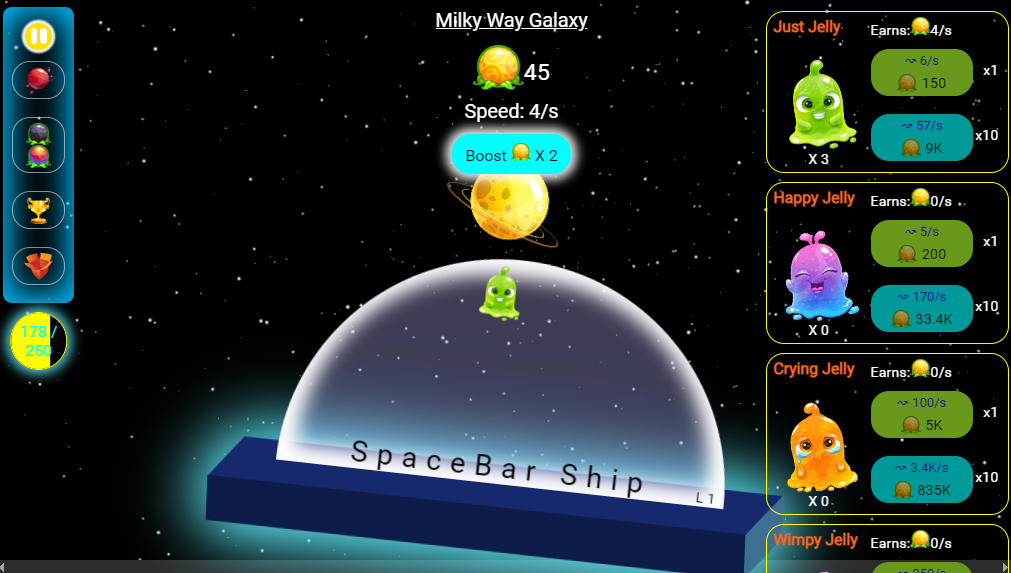Image resolution: width=1011 pixels, height=573 pixels.
Task: Buy ten Just Jelly for 9K
Action: pos(921,137)
